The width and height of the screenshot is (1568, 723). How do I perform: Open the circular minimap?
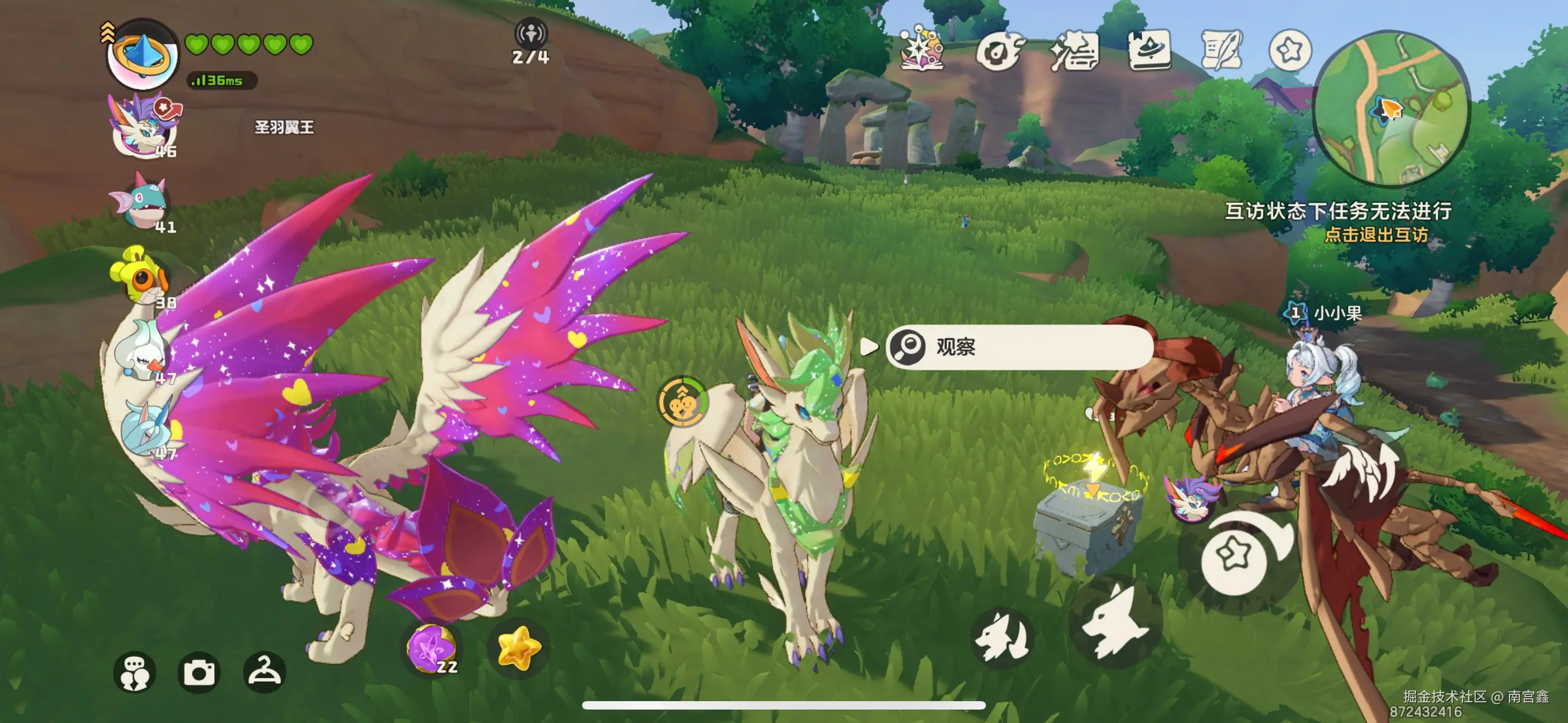pos(1391,108)
